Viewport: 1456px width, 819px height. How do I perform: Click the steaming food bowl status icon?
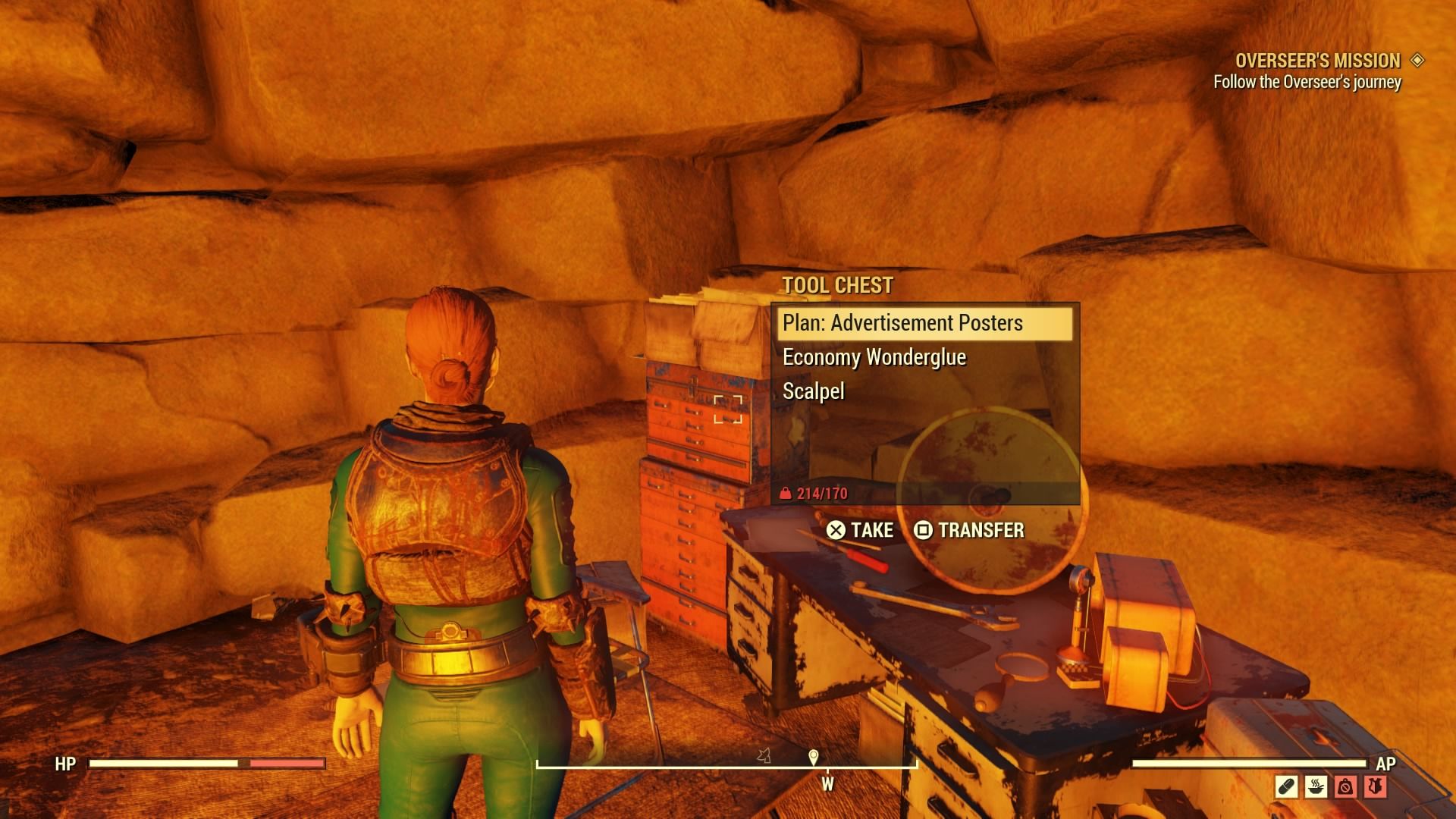coord(1316,786)
